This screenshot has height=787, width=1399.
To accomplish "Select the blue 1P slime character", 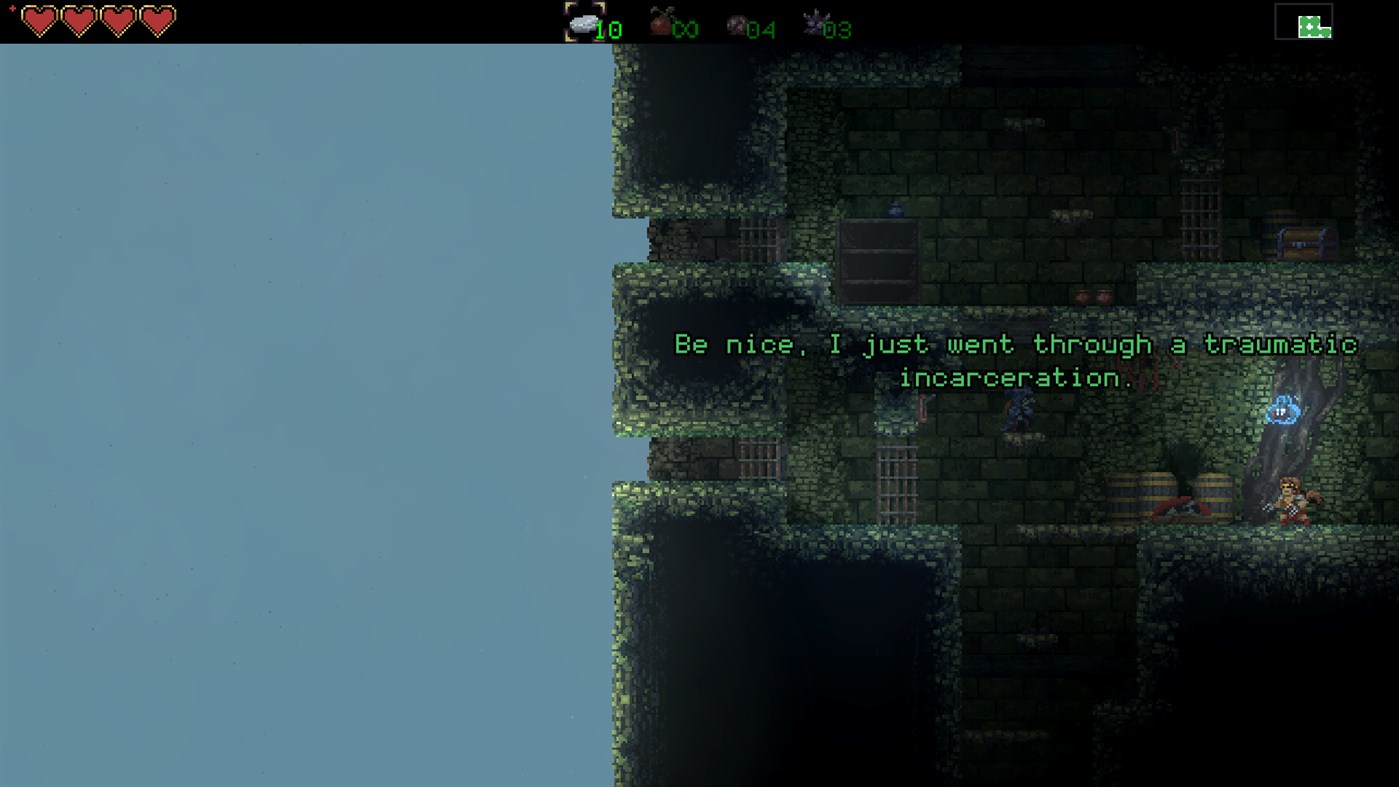I will coord(1281,409).
